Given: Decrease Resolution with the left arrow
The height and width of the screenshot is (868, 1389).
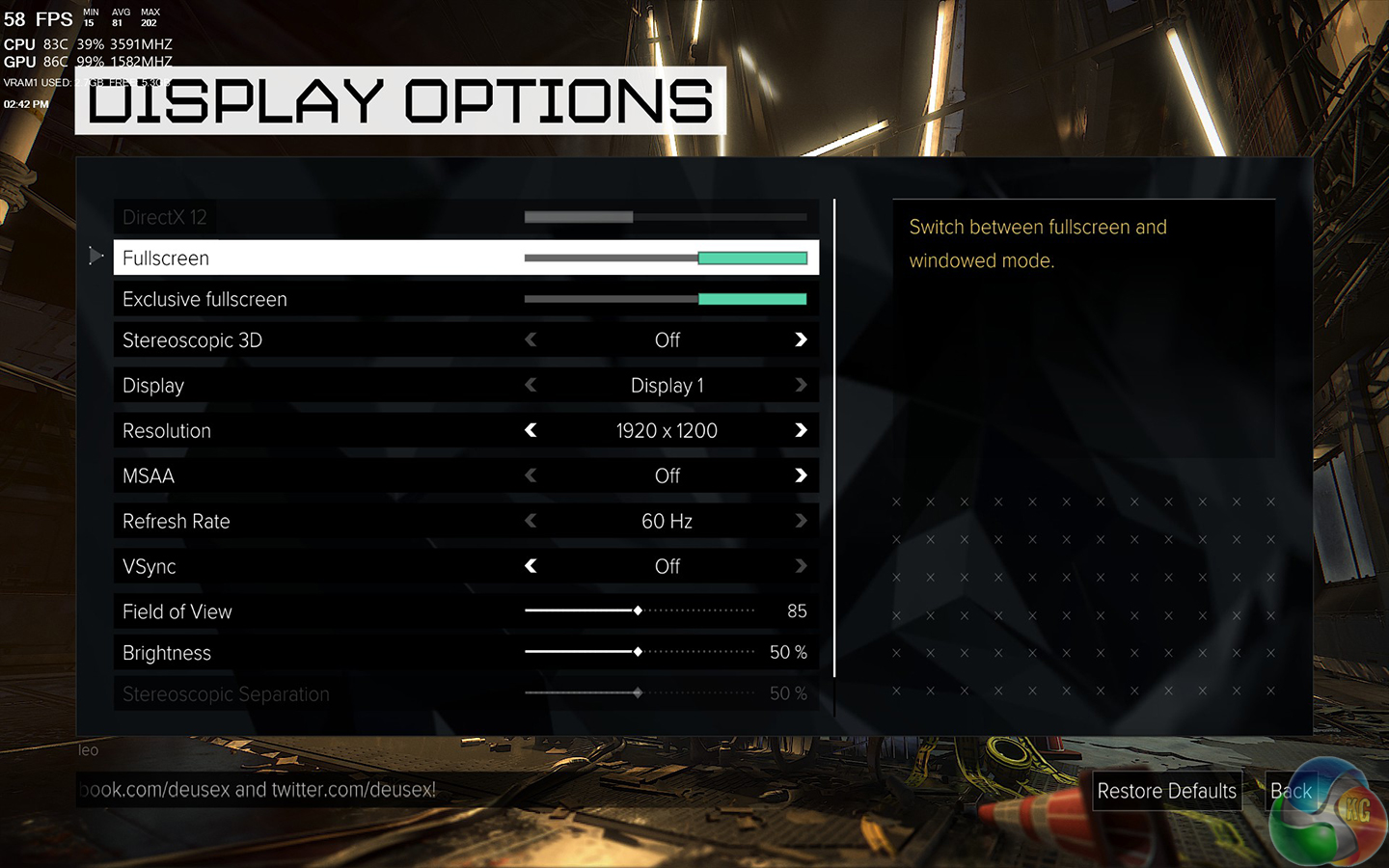Looking at the screenshot, I should [531, 430].
